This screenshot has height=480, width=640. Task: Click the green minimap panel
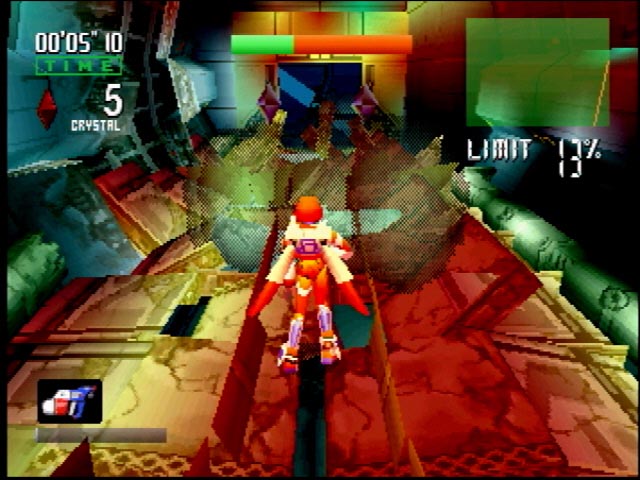[537, 72]
